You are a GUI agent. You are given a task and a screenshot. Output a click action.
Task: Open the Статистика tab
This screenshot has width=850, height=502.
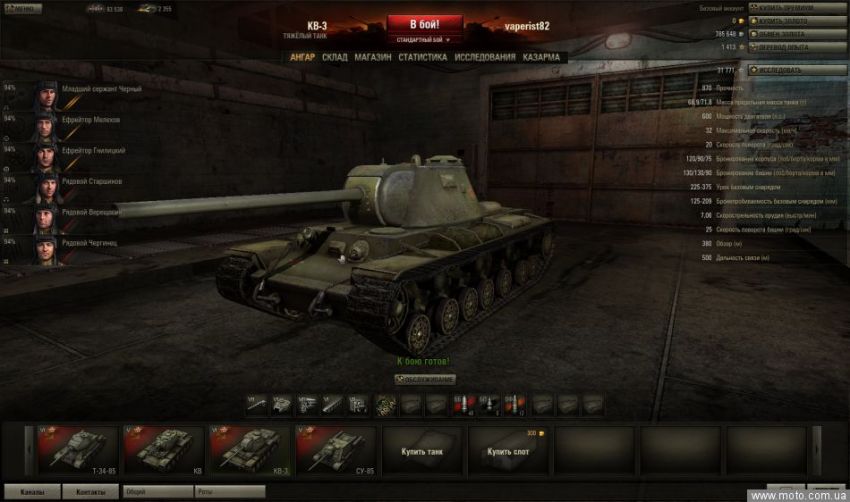tap(422, 57)
